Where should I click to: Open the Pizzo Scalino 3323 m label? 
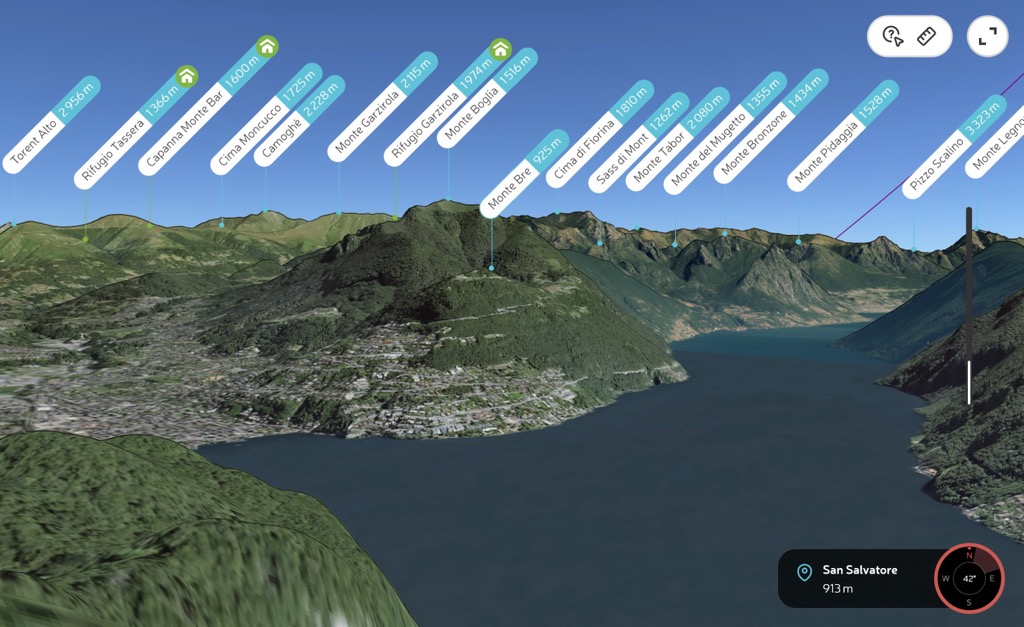tap(951, 146)
